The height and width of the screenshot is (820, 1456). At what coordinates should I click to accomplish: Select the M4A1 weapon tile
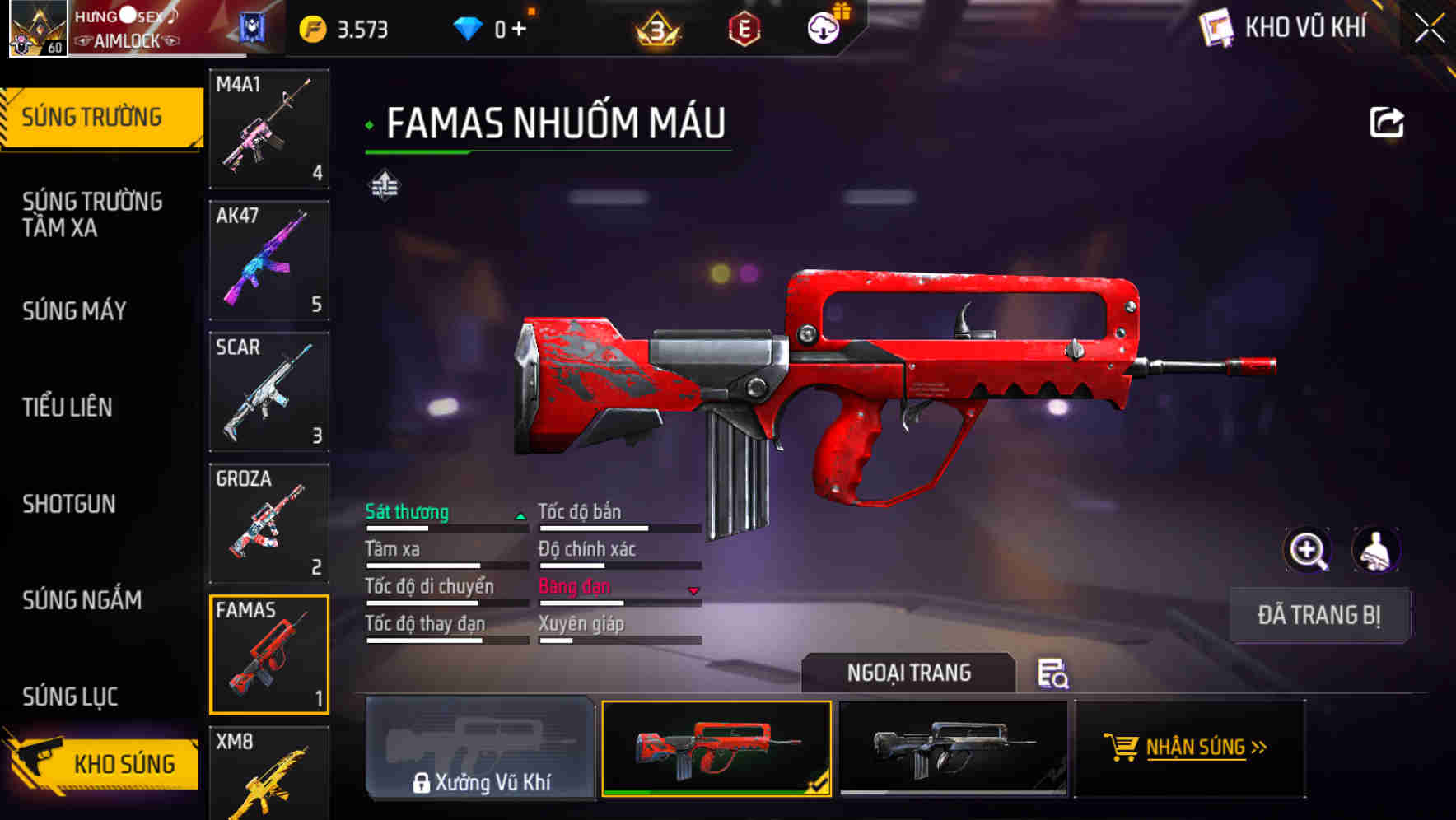pyautogui.click(x=269, y=128)
